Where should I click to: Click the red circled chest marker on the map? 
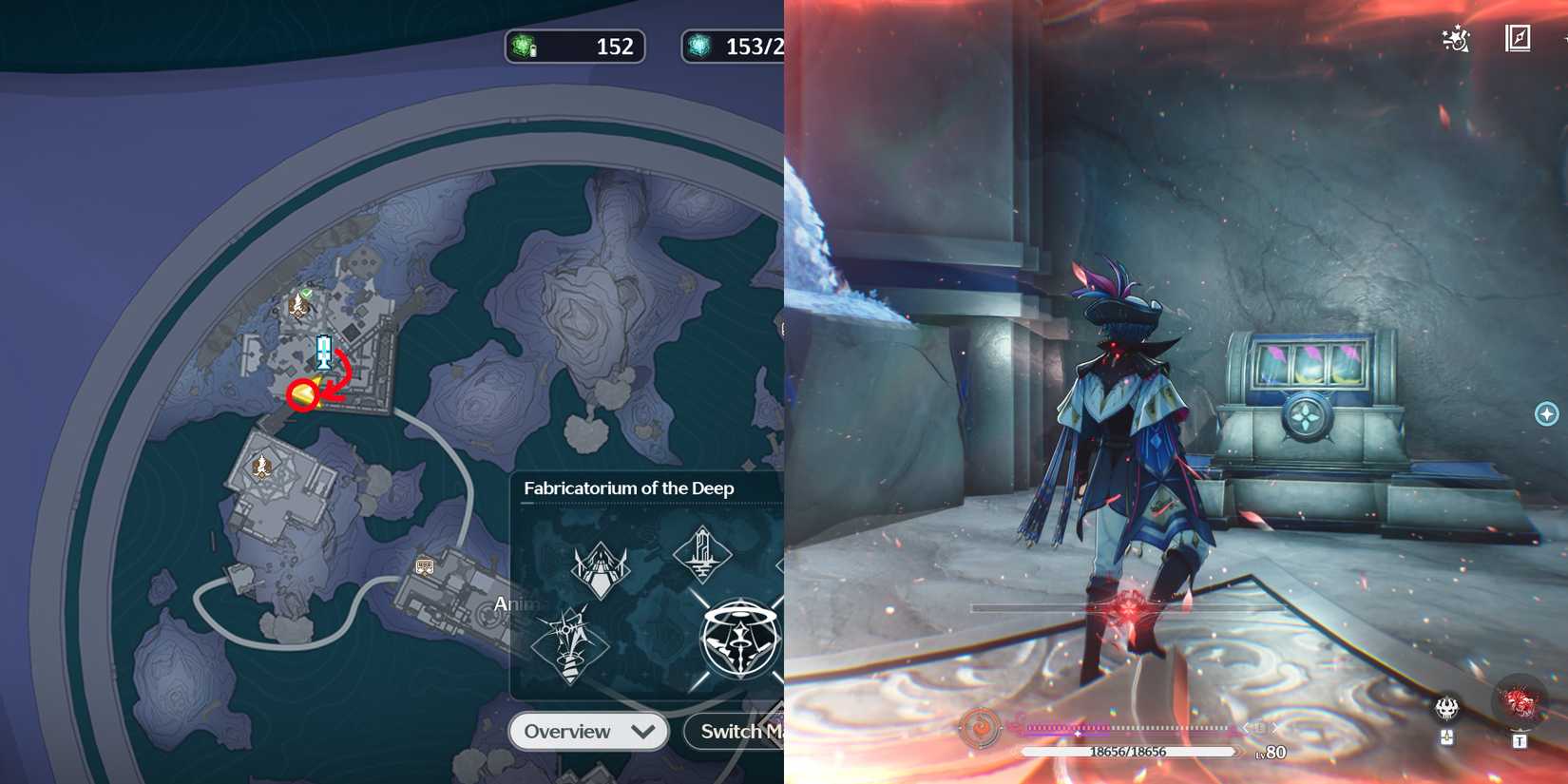click(x=305, y=396)
